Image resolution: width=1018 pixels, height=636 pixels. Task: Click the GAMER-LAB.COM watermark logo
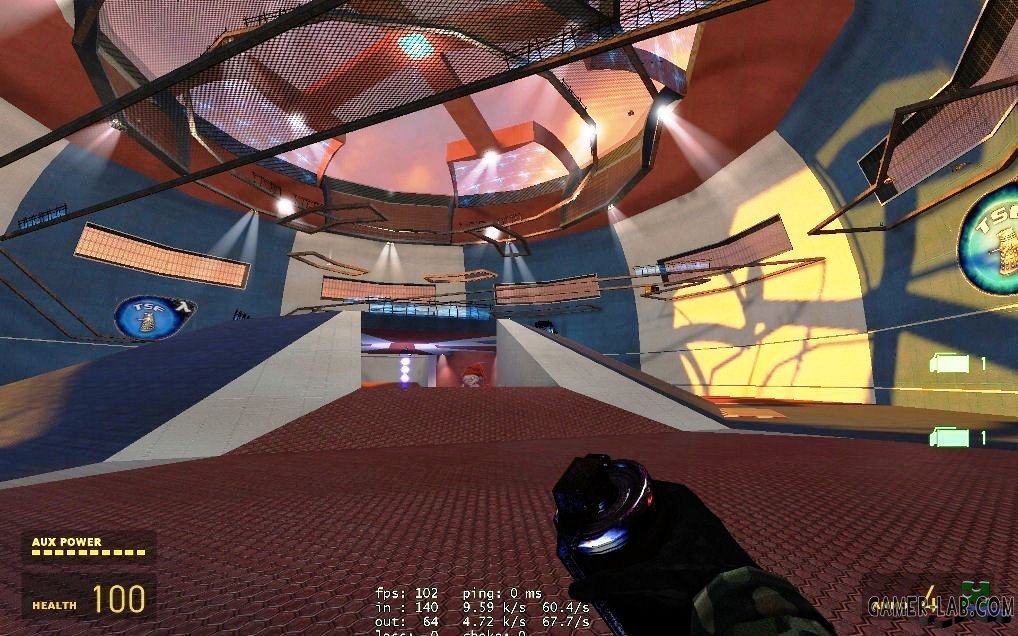(x=940, y=604)
